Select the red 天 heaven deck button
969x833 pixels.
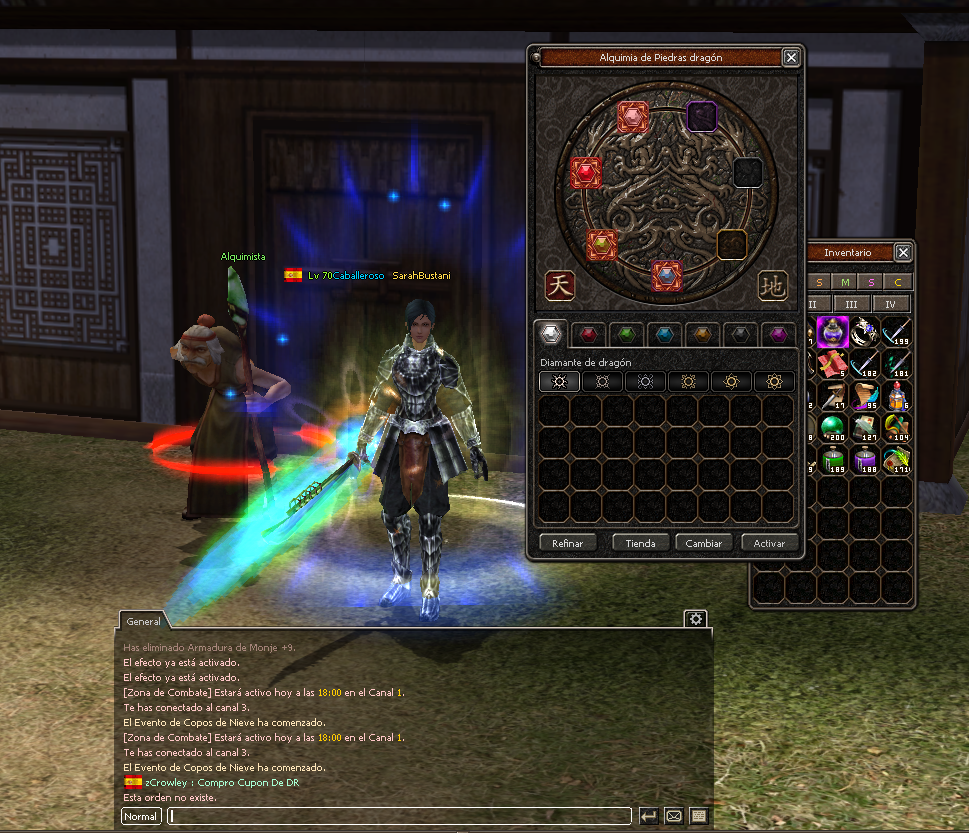560,285
